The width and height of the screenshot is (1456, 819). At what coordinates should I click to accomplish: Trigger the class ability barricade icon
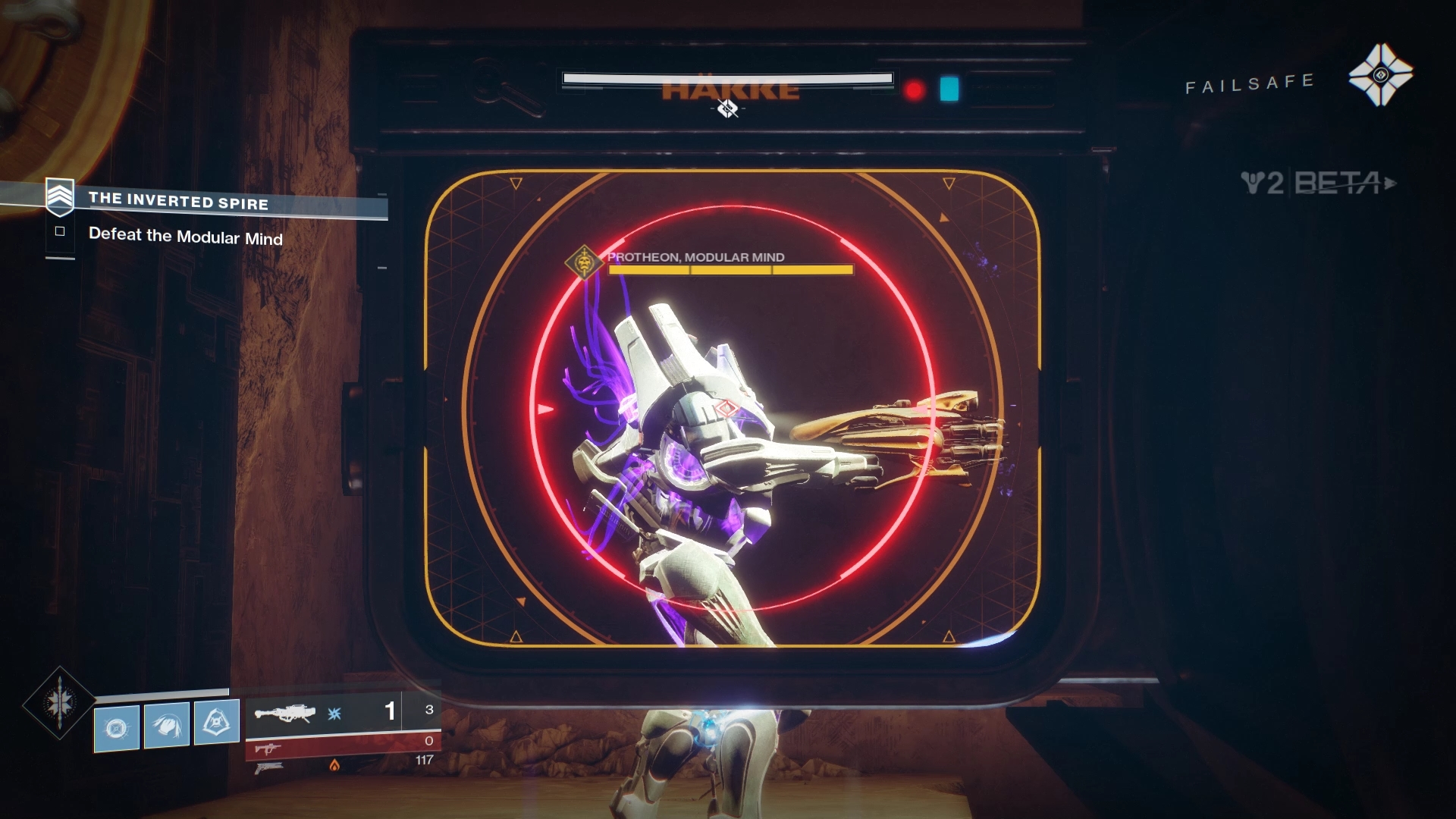click(x=217, y=722)
